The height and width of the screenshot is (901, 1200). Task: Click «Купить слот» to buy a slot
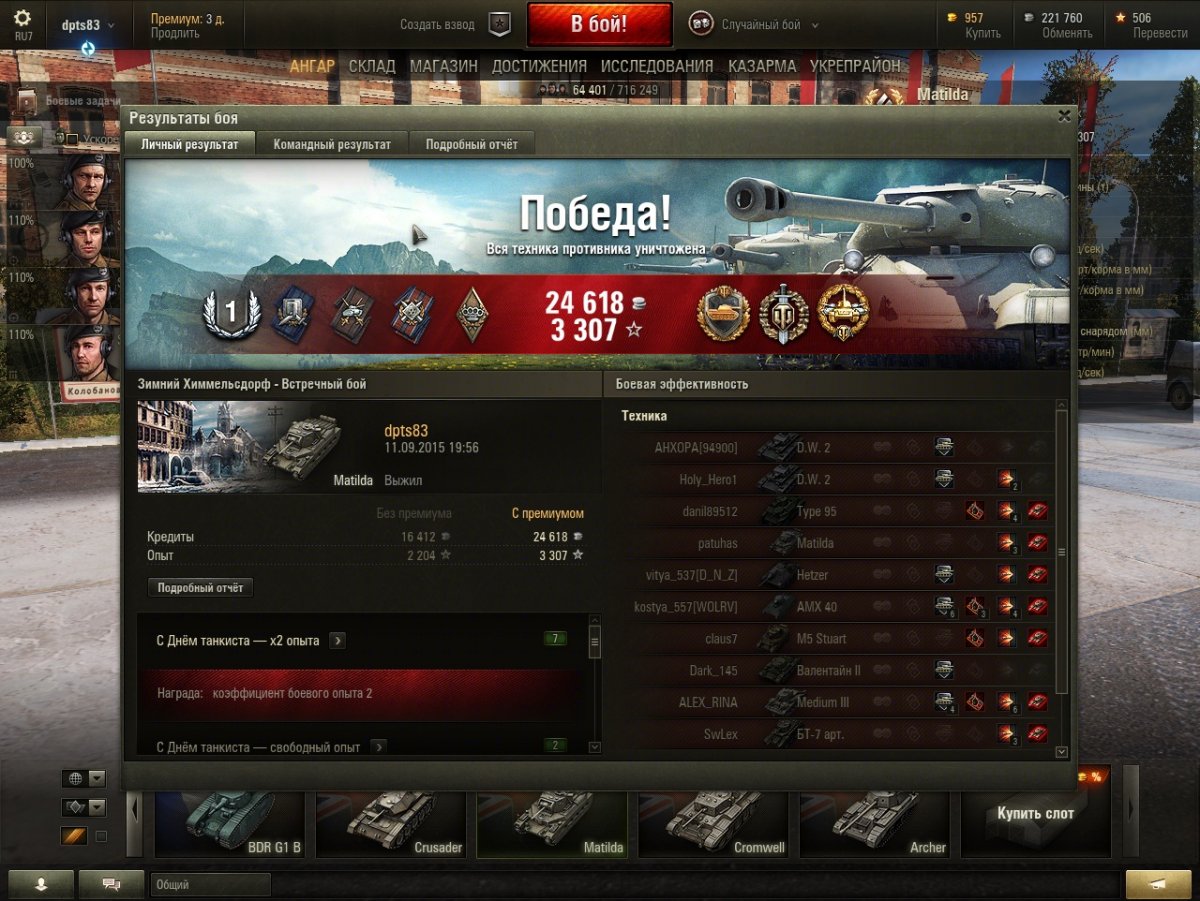[1035, 814]
